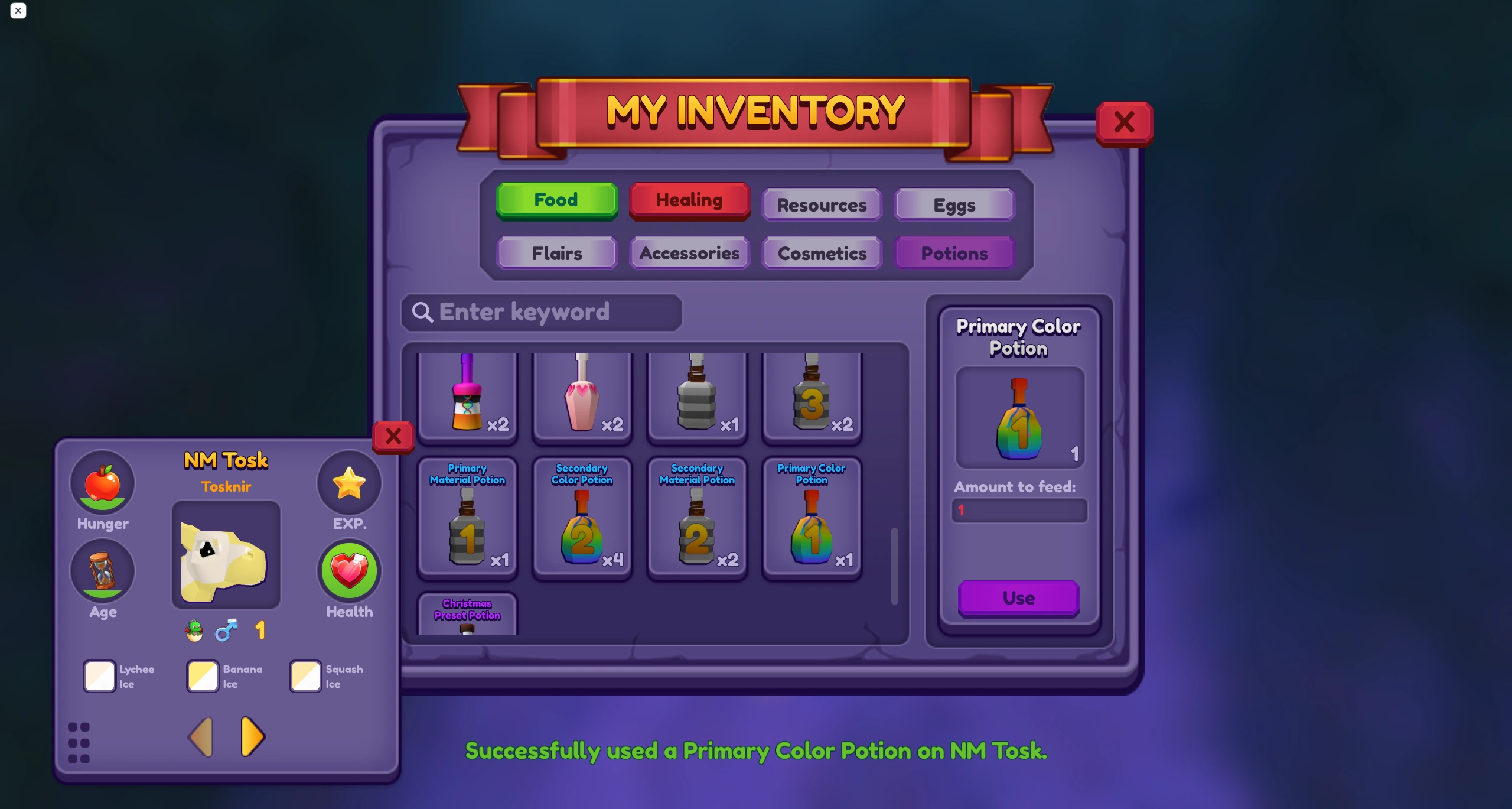
Task: Toggle the Lychee Ice checkbox
Action: [x=99, y=676]
